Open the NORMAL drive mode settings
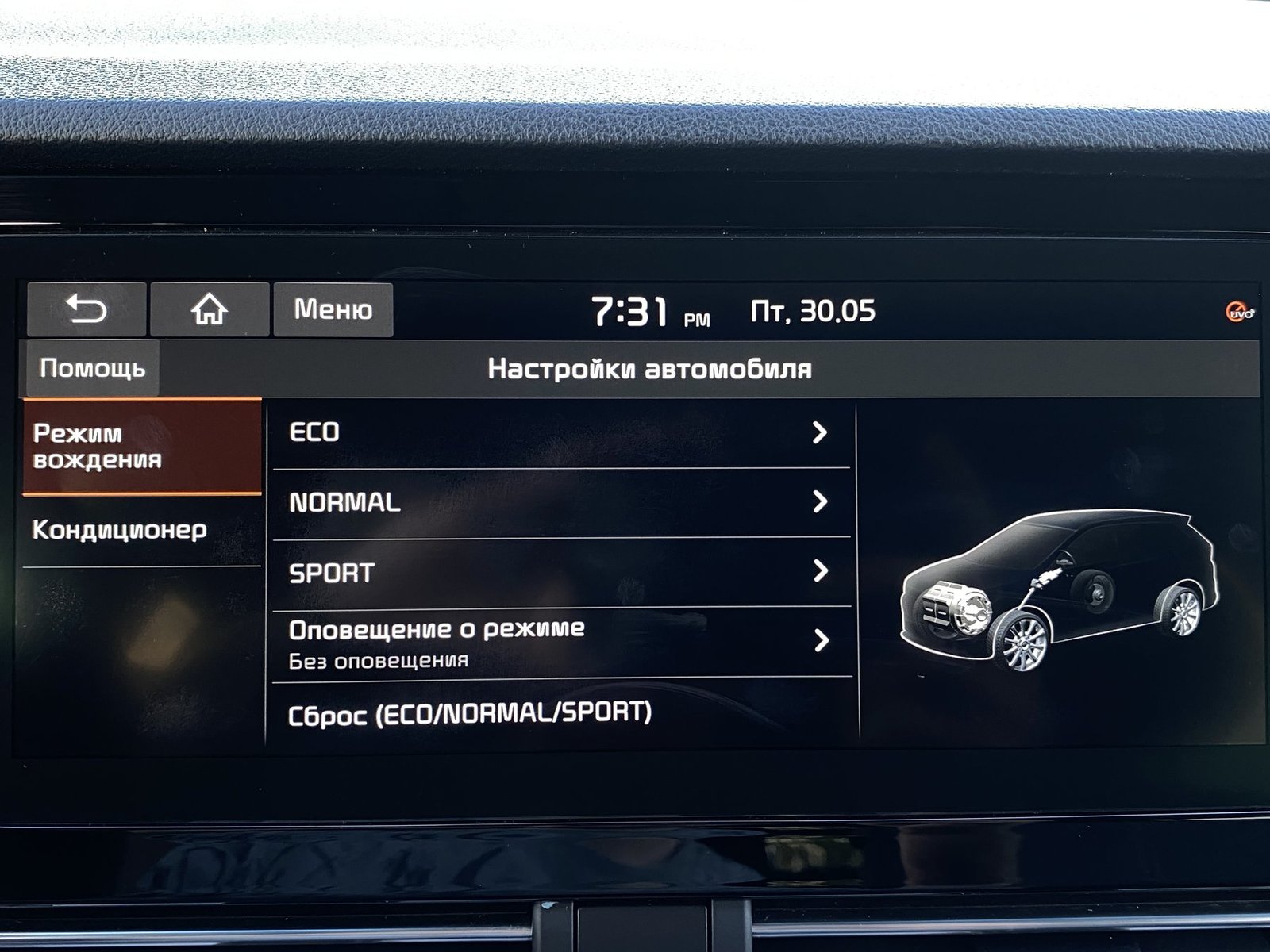The width and height of the screenshot is (1270, 952). point(560,502)
